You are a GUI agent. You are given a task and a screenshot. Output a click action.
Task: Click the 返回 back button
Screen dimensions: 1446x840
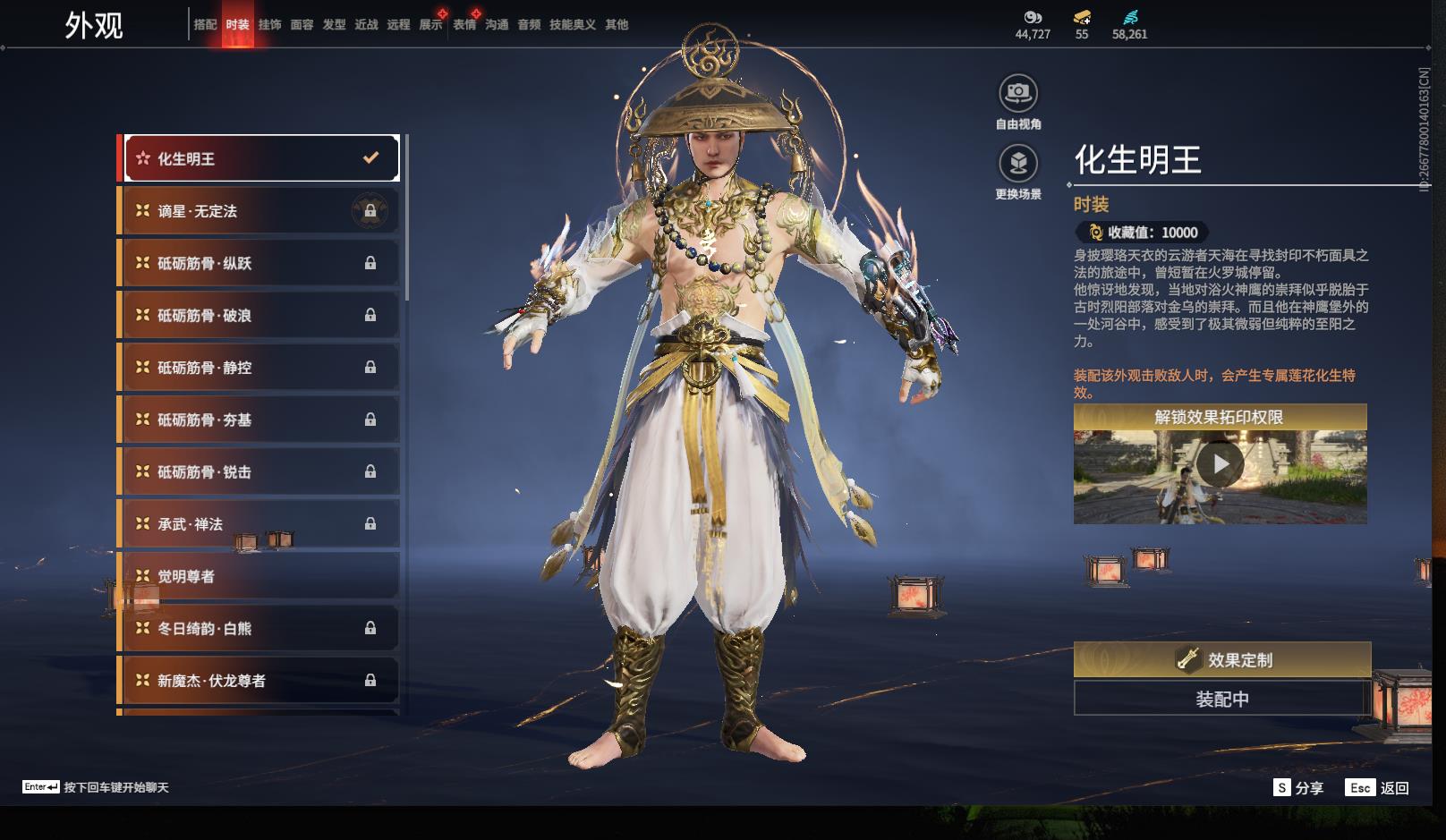tap(1378, 788)
